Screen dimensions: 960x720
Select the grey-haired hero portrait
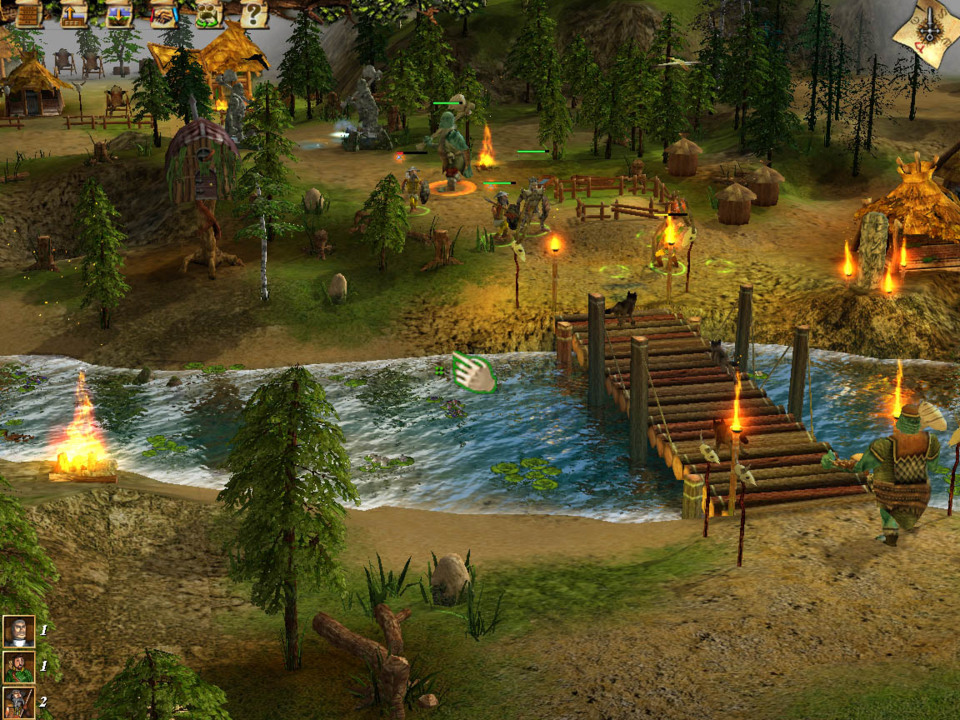(18, 631)
